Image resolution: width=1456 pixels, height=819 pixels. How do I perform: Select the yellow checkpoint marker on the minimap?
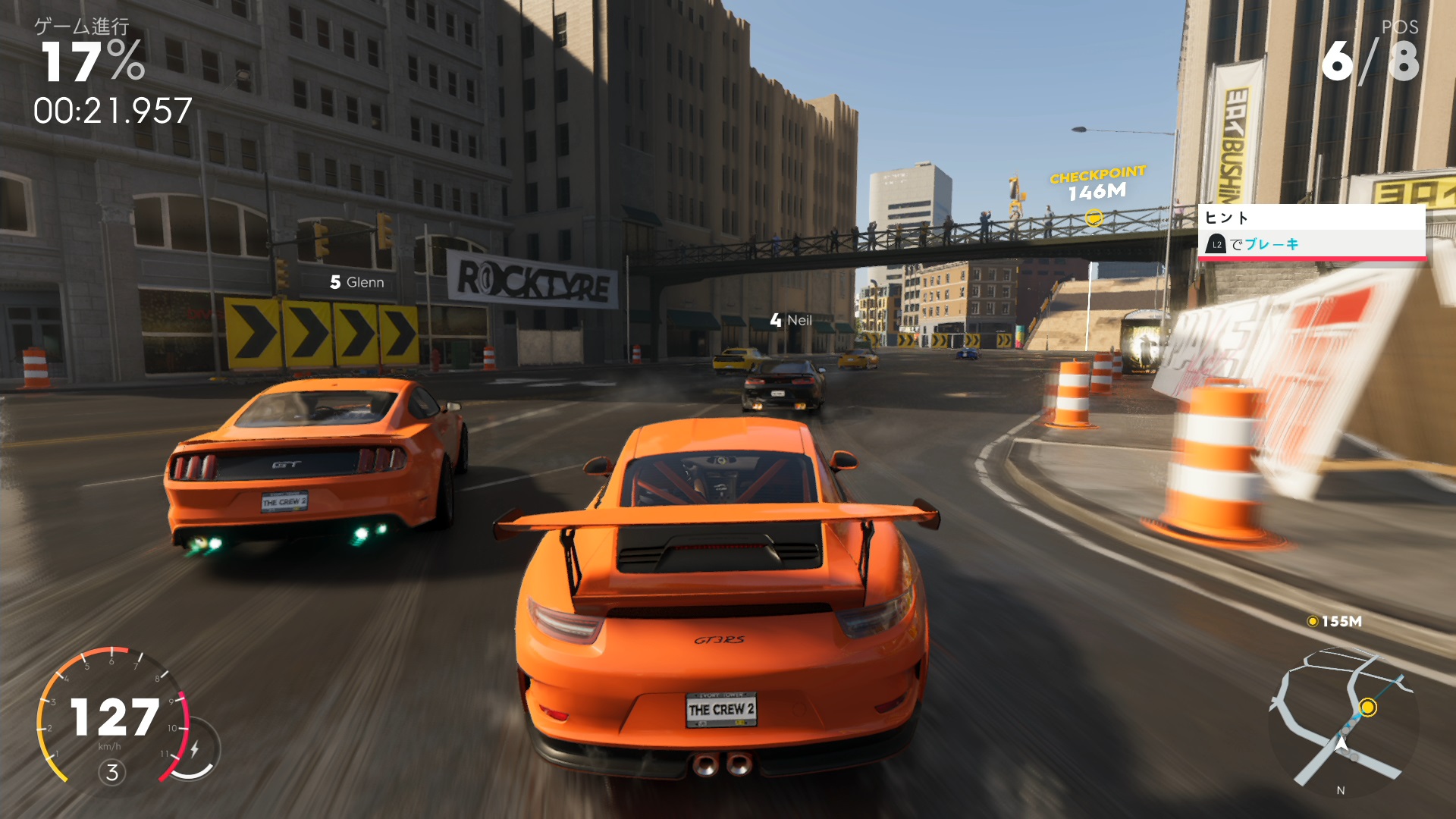pyautogui.click(x=1367, y=708)
